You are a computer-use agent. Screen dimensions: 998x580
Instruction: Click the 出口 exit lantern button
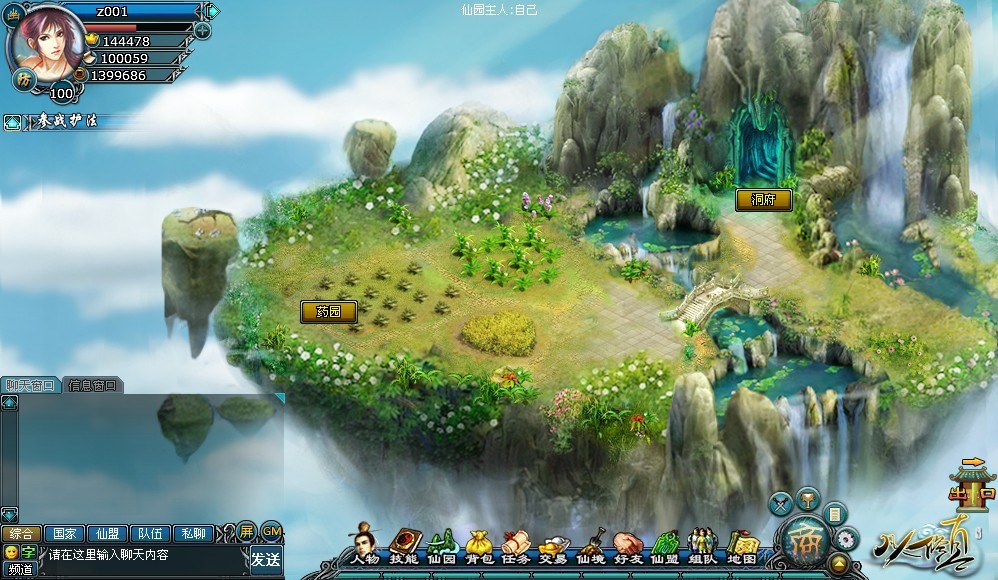coord(972,487)
